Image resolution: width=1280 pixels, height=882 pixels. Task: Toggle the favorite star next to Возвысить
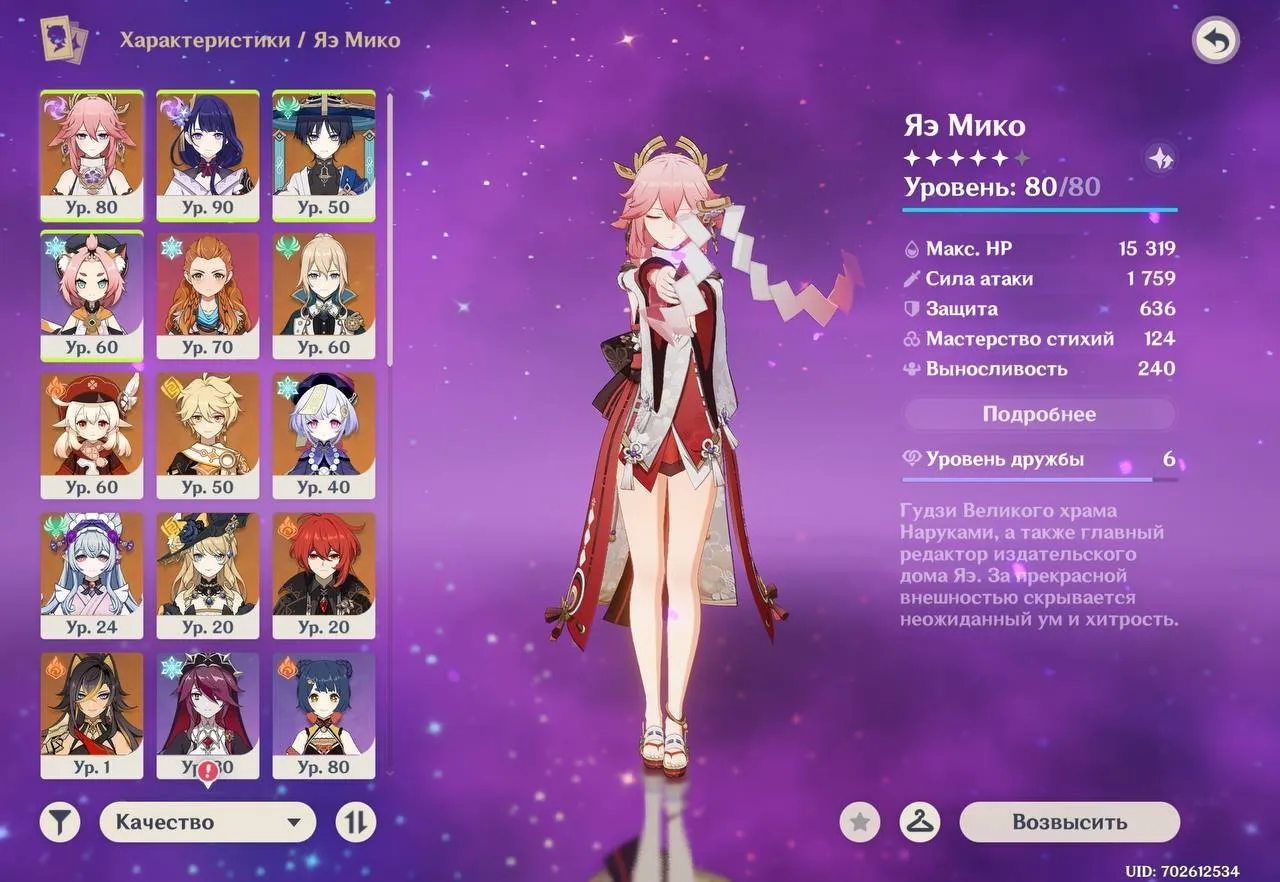(x=858, y=822)
